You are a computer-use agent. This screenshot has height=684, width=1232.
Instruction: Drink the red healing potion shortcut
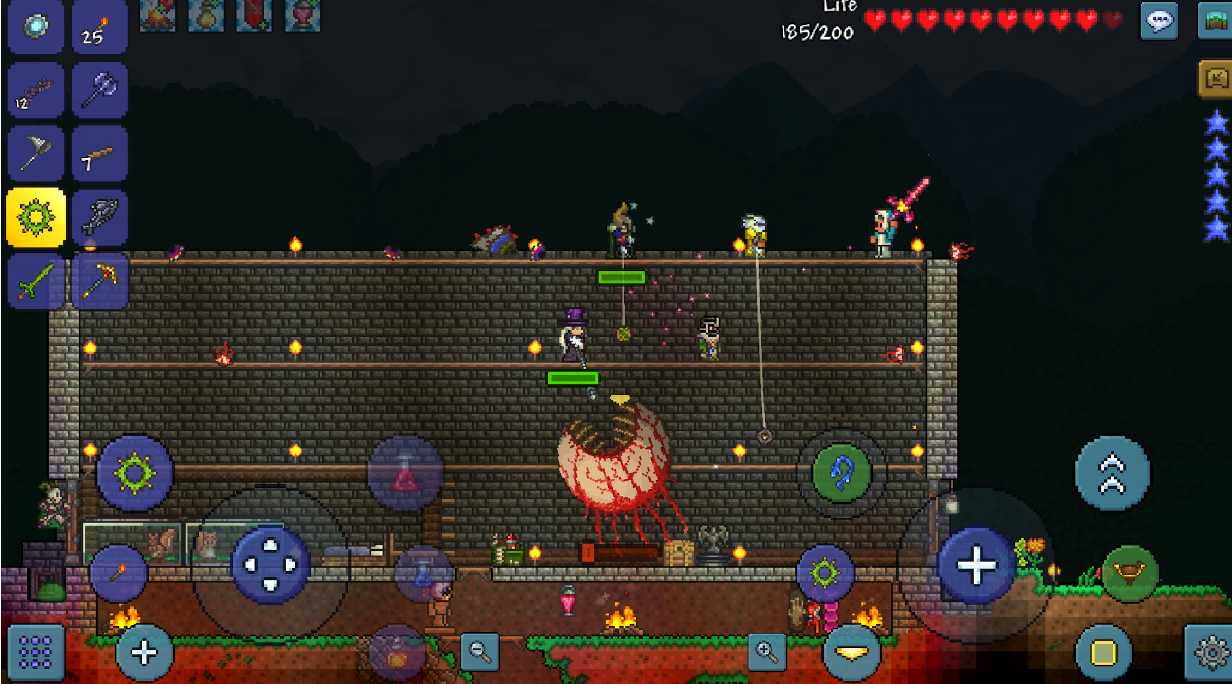pyautogui.click(x=406, y=473)
